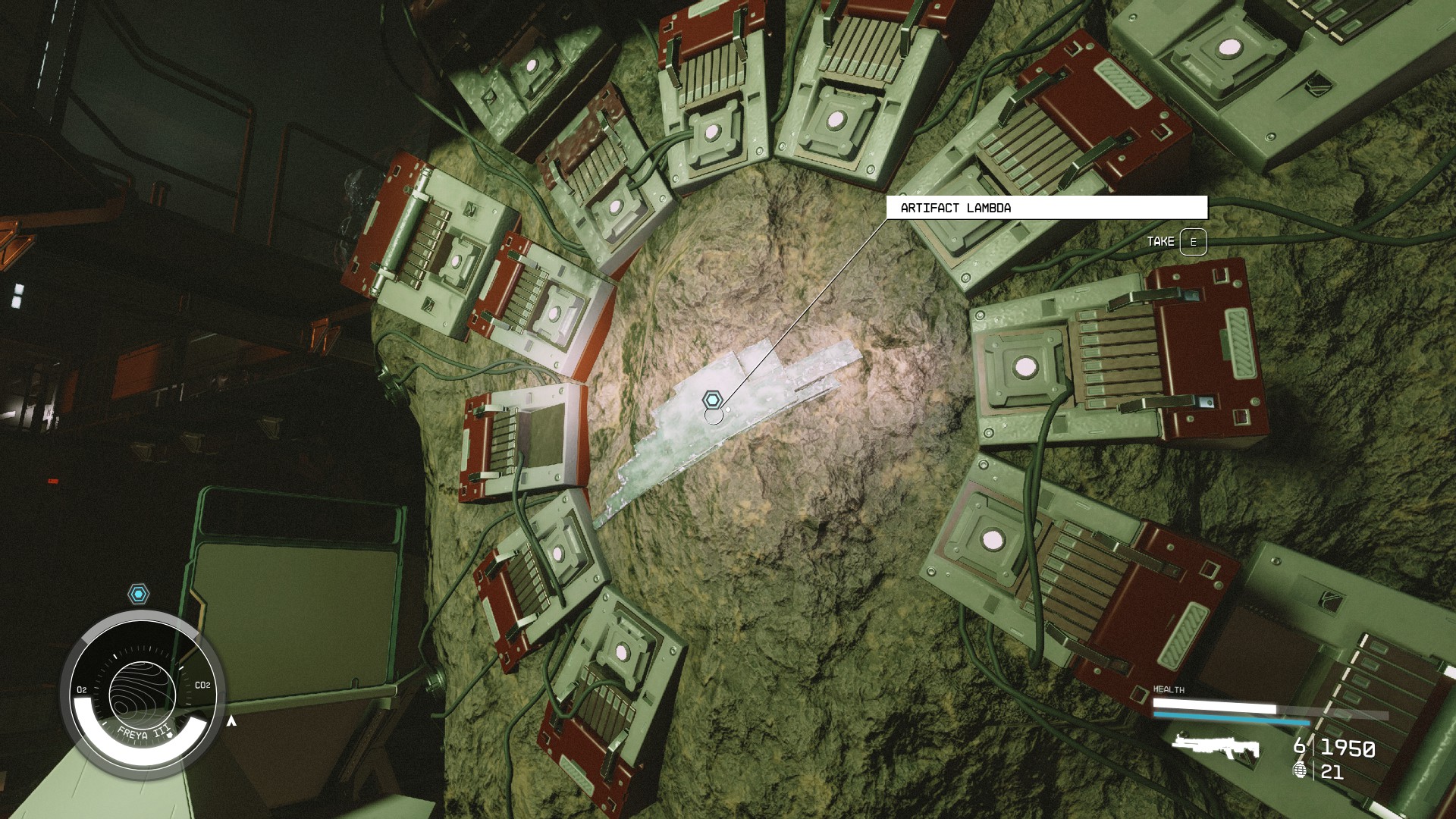Select the hexagonal quest marker on the artifact
Viewport: 1456px width, 819px height.
pos(711,400)
